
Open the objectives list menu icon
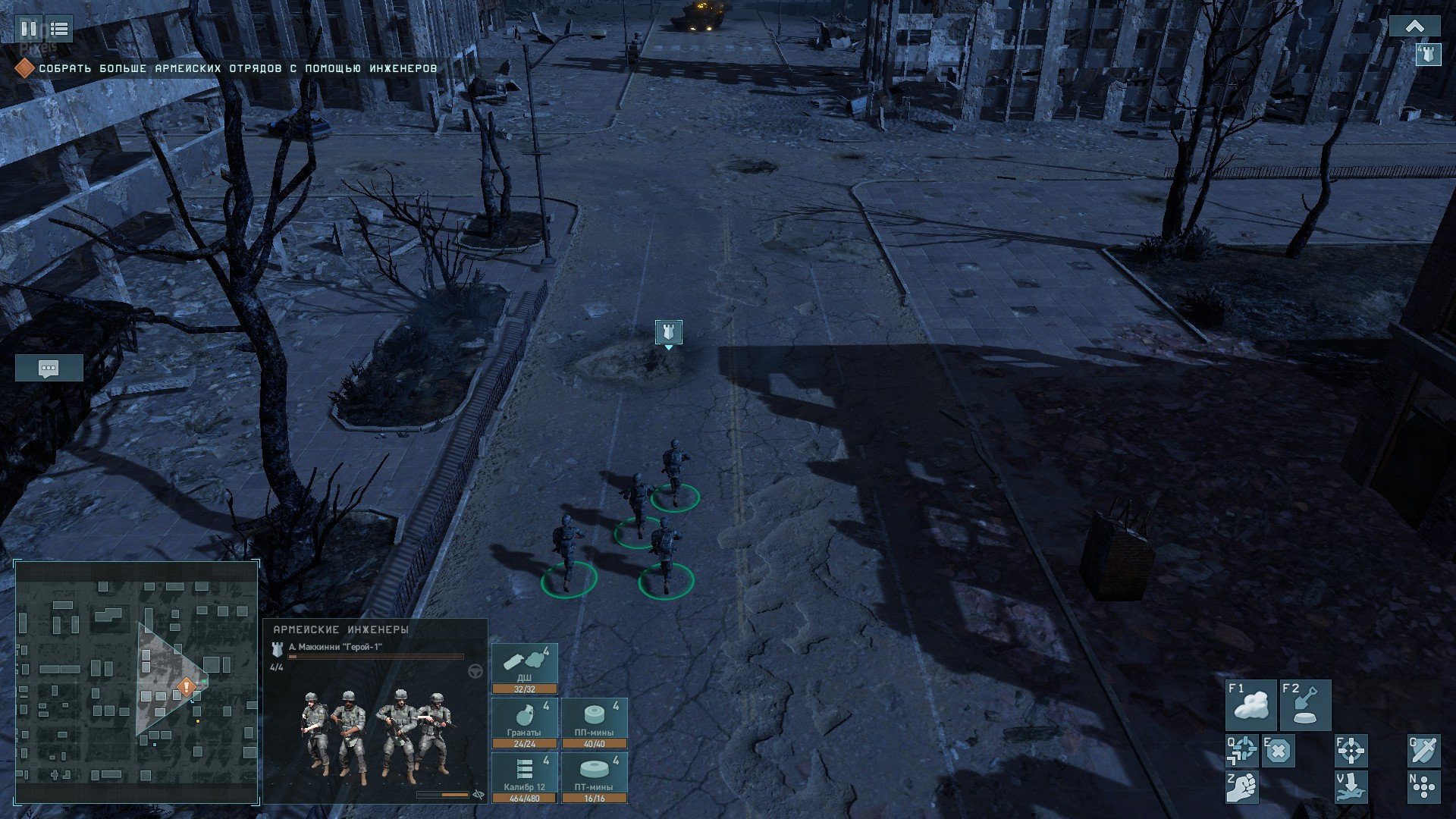tap(59, 30)
